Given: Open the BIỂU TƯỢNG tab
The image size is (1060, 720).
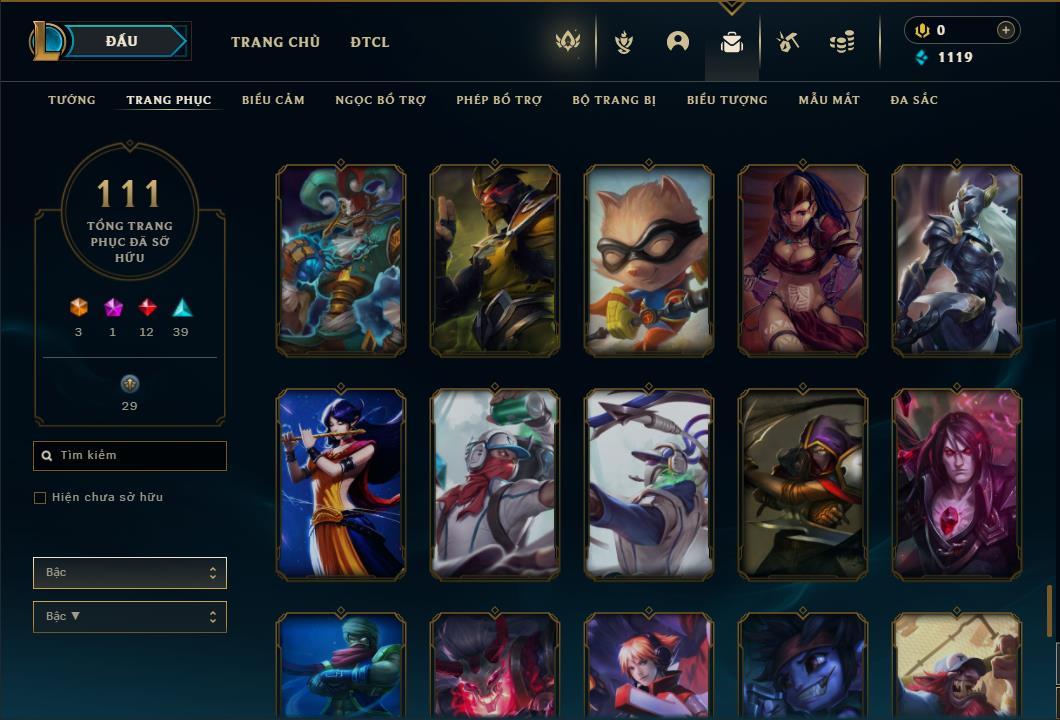Looking at the screenshot, I should 727,100.
